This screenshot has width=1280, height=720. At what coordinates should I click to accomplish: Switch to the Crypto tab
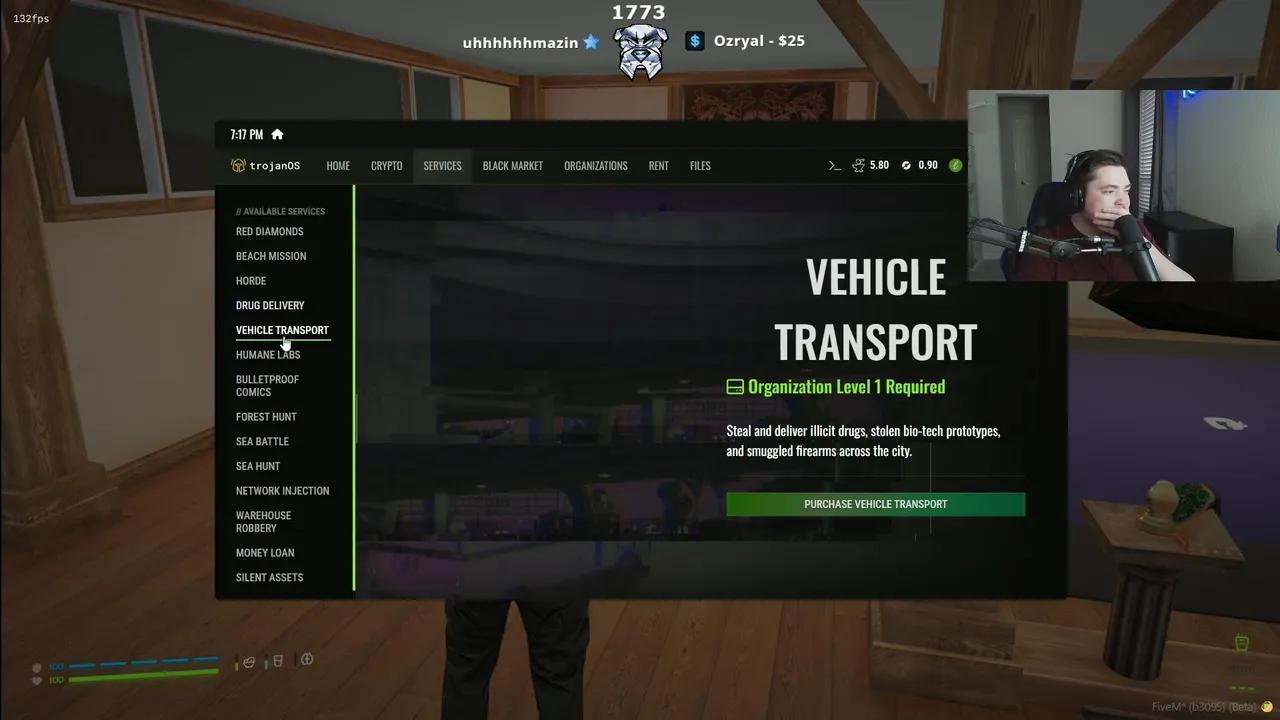pos(386,166)
